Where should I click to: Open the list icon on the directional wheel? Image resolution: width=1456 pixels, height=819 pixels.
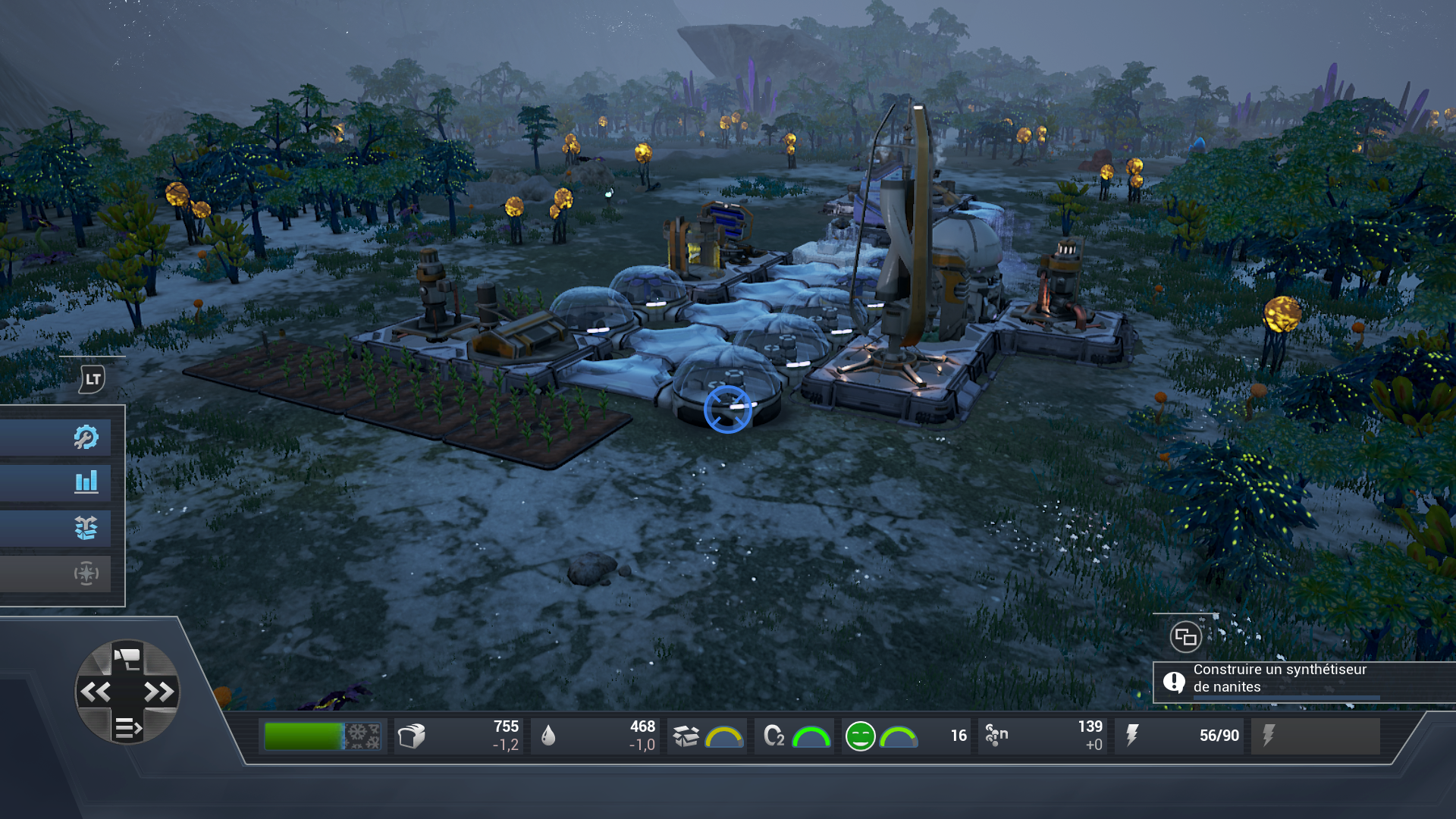pos(127,728)
